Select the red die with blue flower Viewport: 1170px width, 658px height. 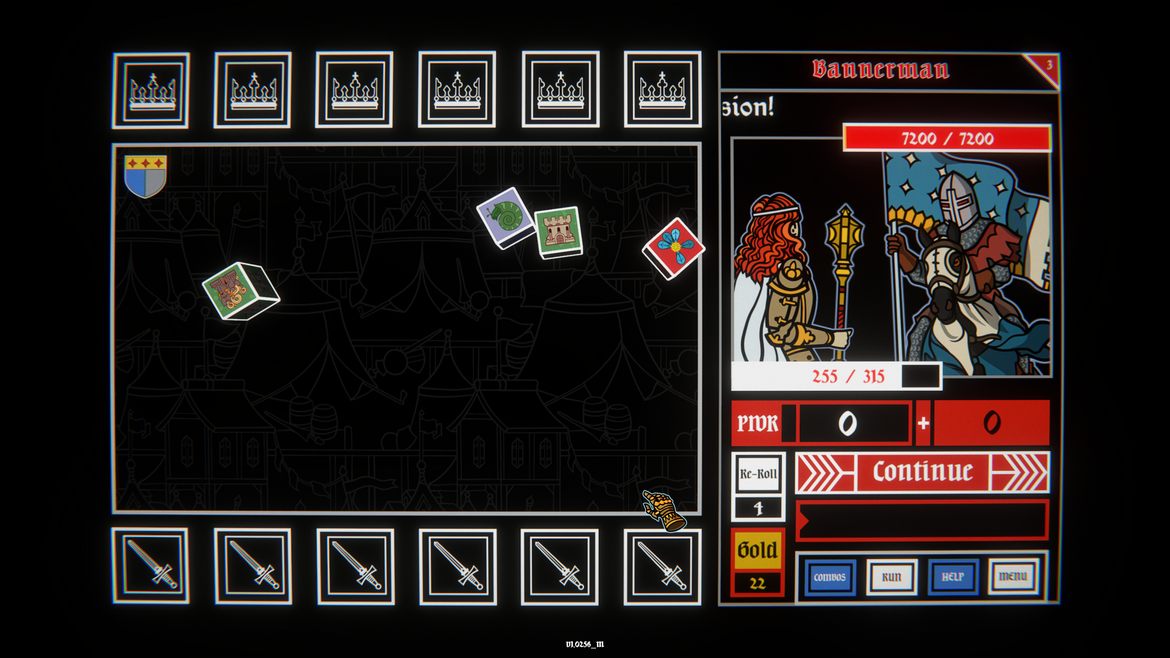[x=674, y=246]
